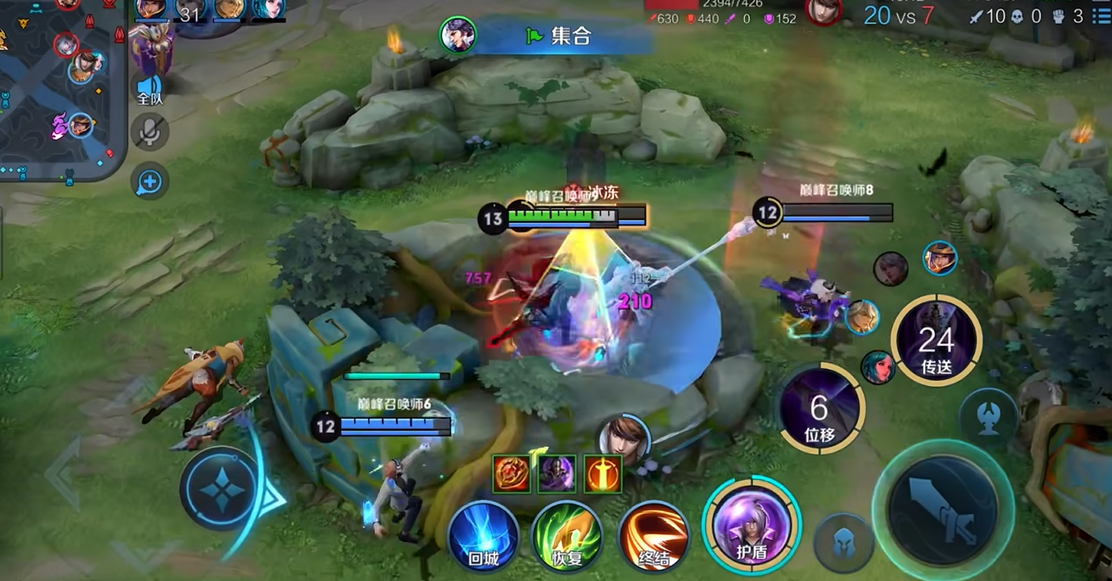
Task: Use the purple hooded figure active item
Action: tap(557, 473)
